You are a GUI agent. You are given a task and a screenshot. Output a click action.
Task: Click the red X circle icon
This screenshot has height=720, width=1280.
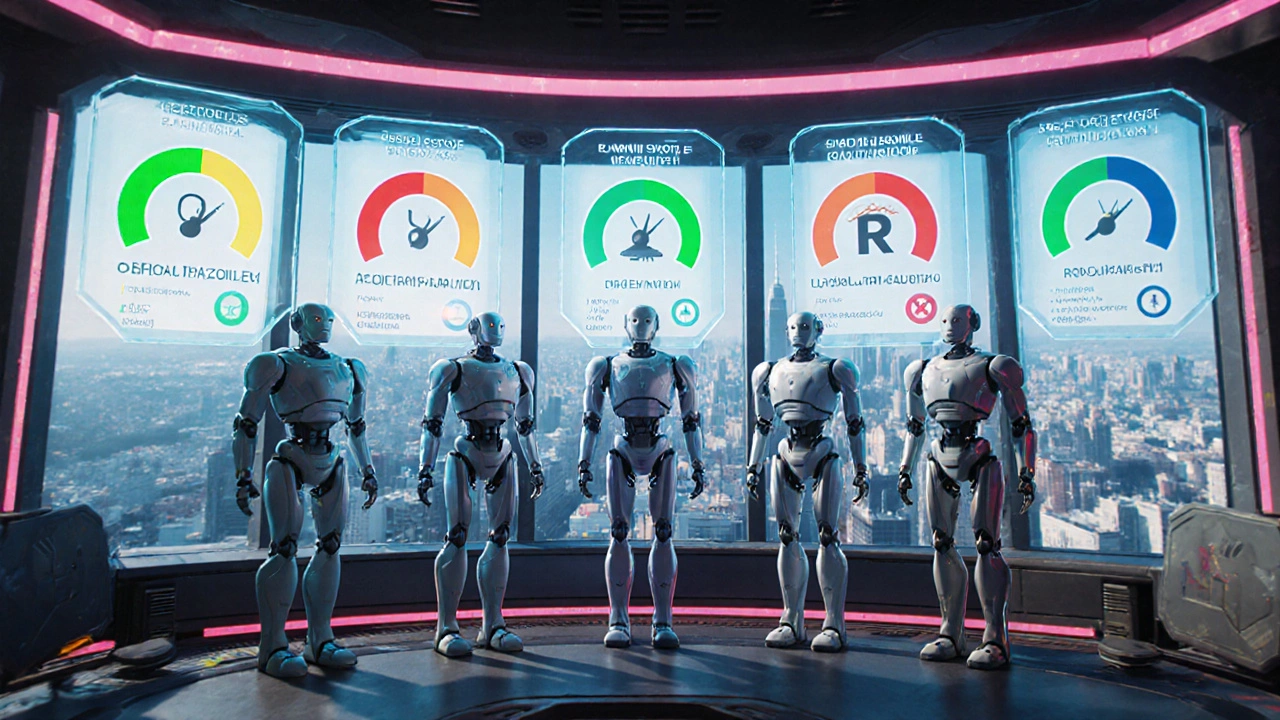(920, 308)
